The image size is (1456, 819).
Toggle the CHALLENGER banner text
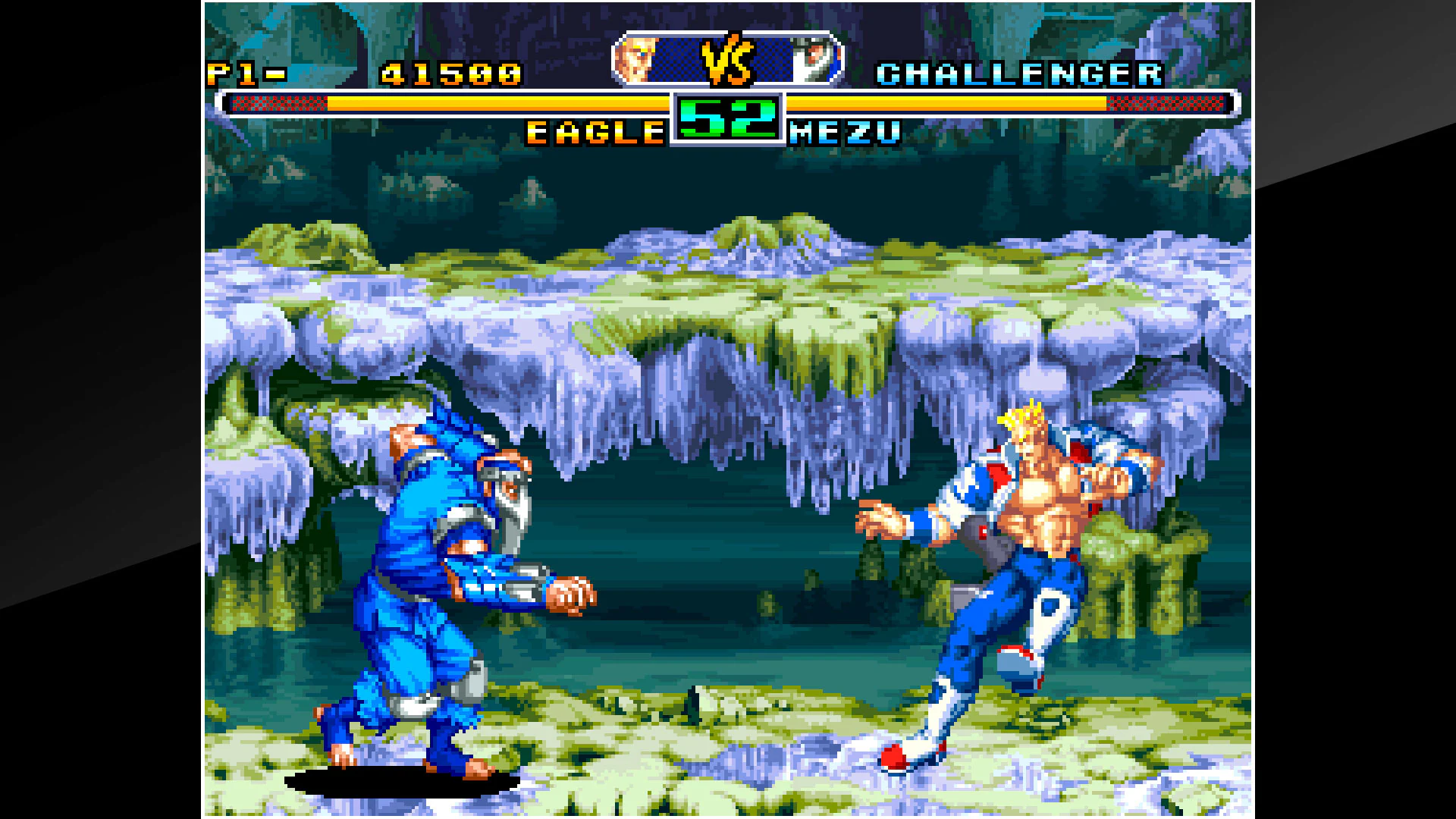[x=1020, y=73]
